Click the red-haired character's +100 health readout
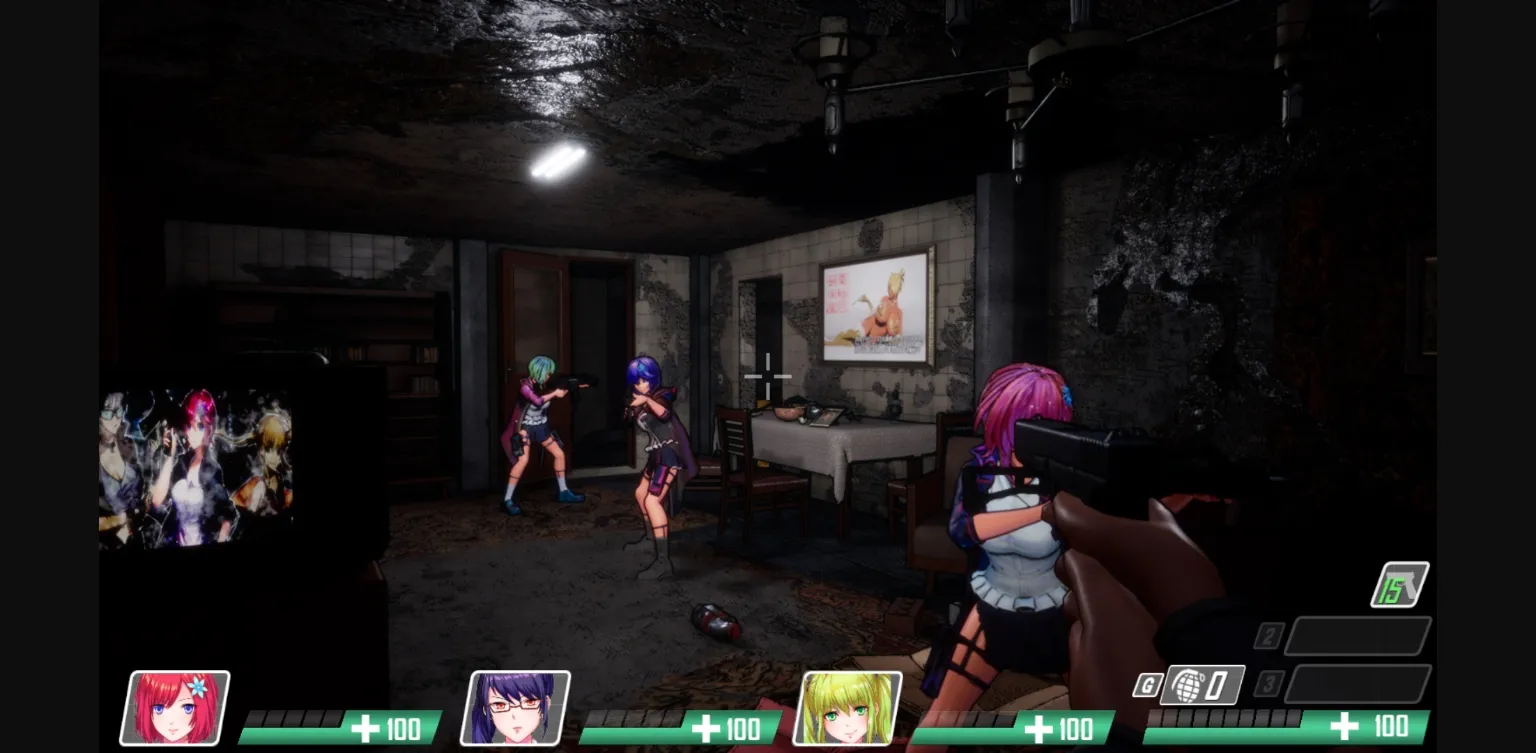This screenshot has height=753, width=1536. pyautogui.click(x=387, y=727)
